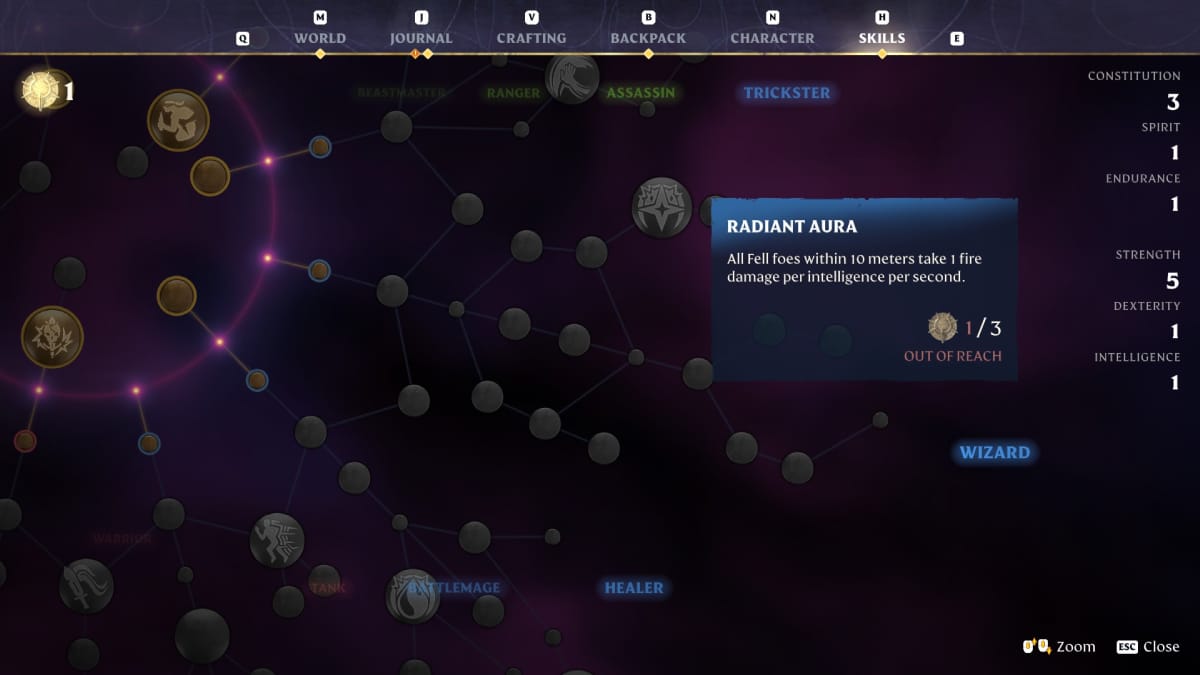Choose the Ranger class label
This screenshot has height=675, width=1200.
coord(513,93)
